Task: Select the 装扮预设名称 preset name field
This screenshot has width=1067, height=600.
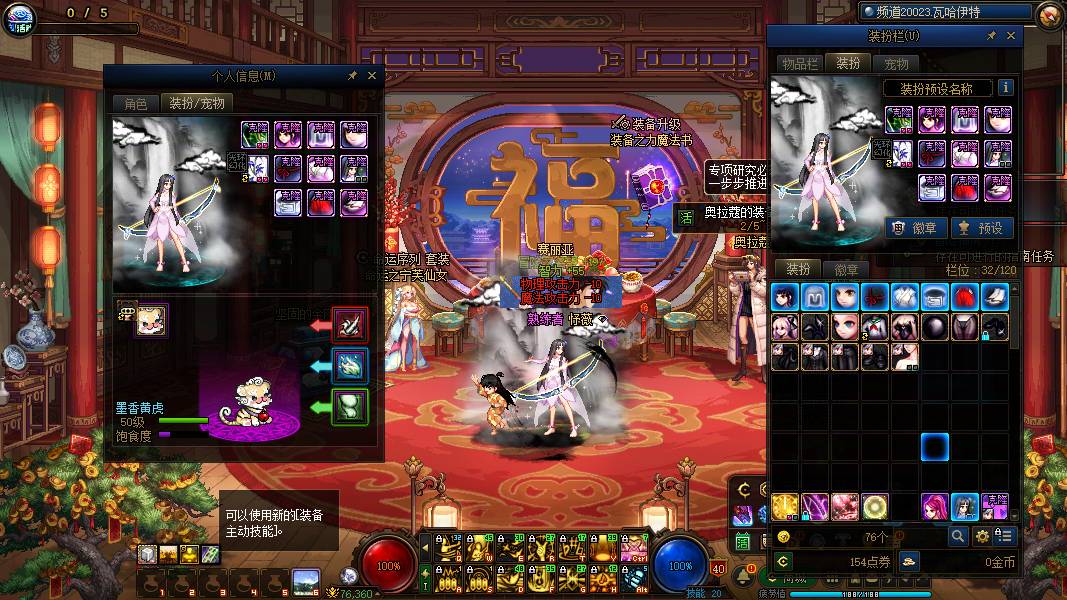Action: (x=937, y=89)
